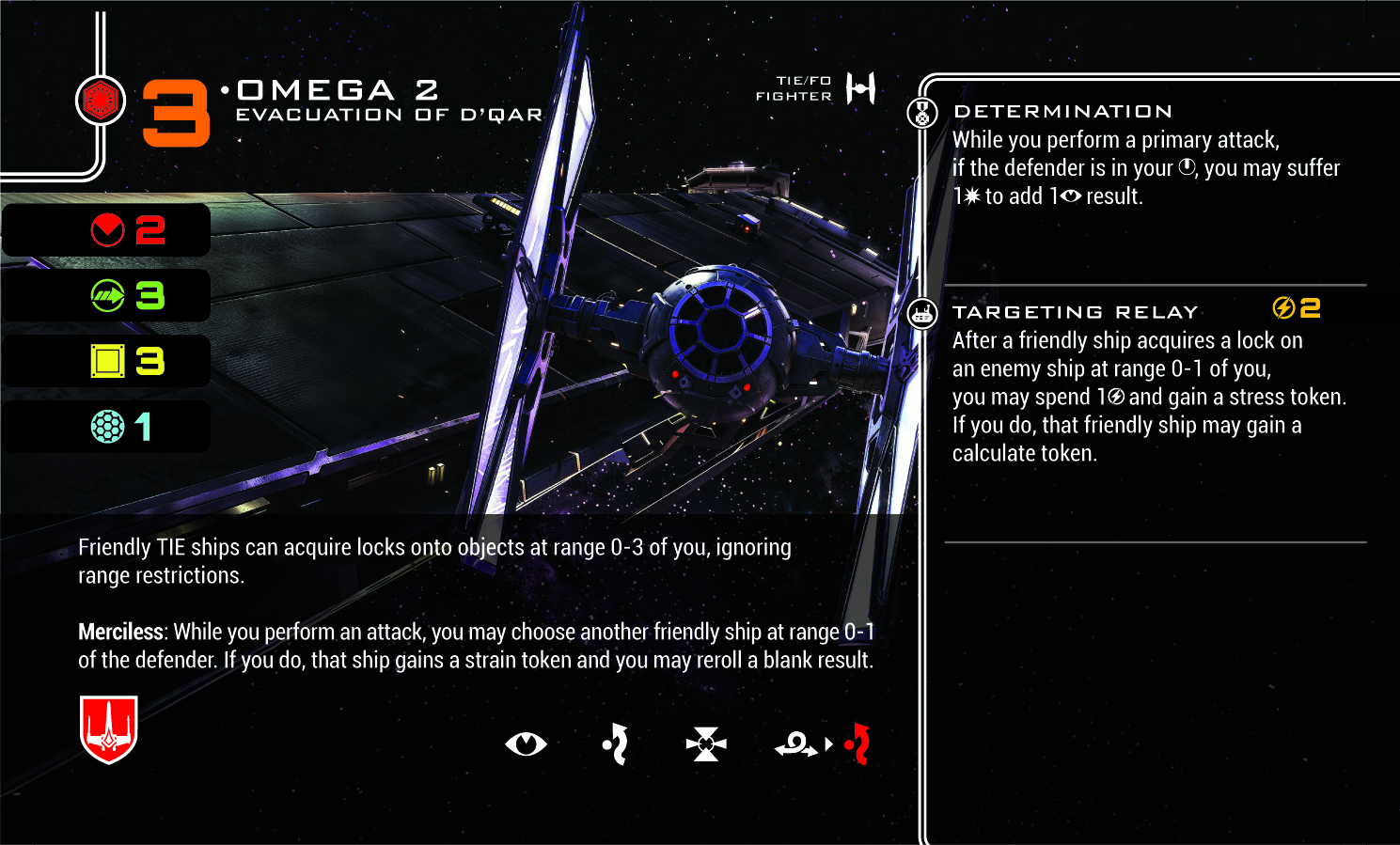This screenshot has width=1400, height=845.
Task: Choose the white Barrel Roll action icon
Action: click(x=616, y=744)
